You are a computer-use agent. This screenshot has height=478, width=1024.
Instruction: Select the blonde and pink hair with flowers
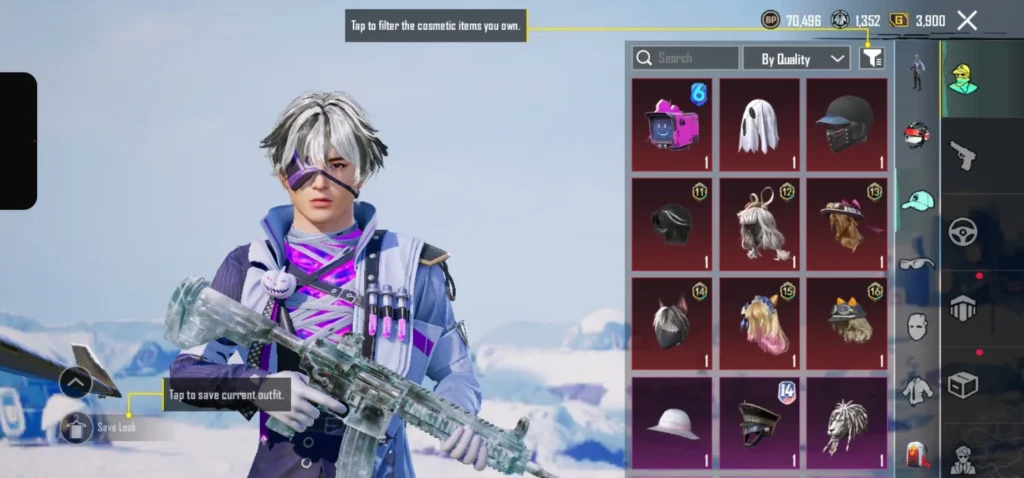760,323
